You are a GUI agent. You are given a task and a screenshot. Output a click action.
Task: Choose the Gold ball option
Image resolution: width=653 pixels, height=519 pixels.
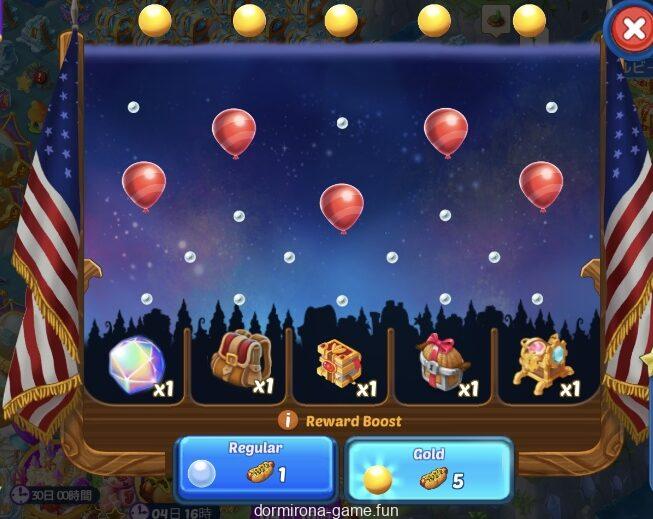(x=428, y=469)
